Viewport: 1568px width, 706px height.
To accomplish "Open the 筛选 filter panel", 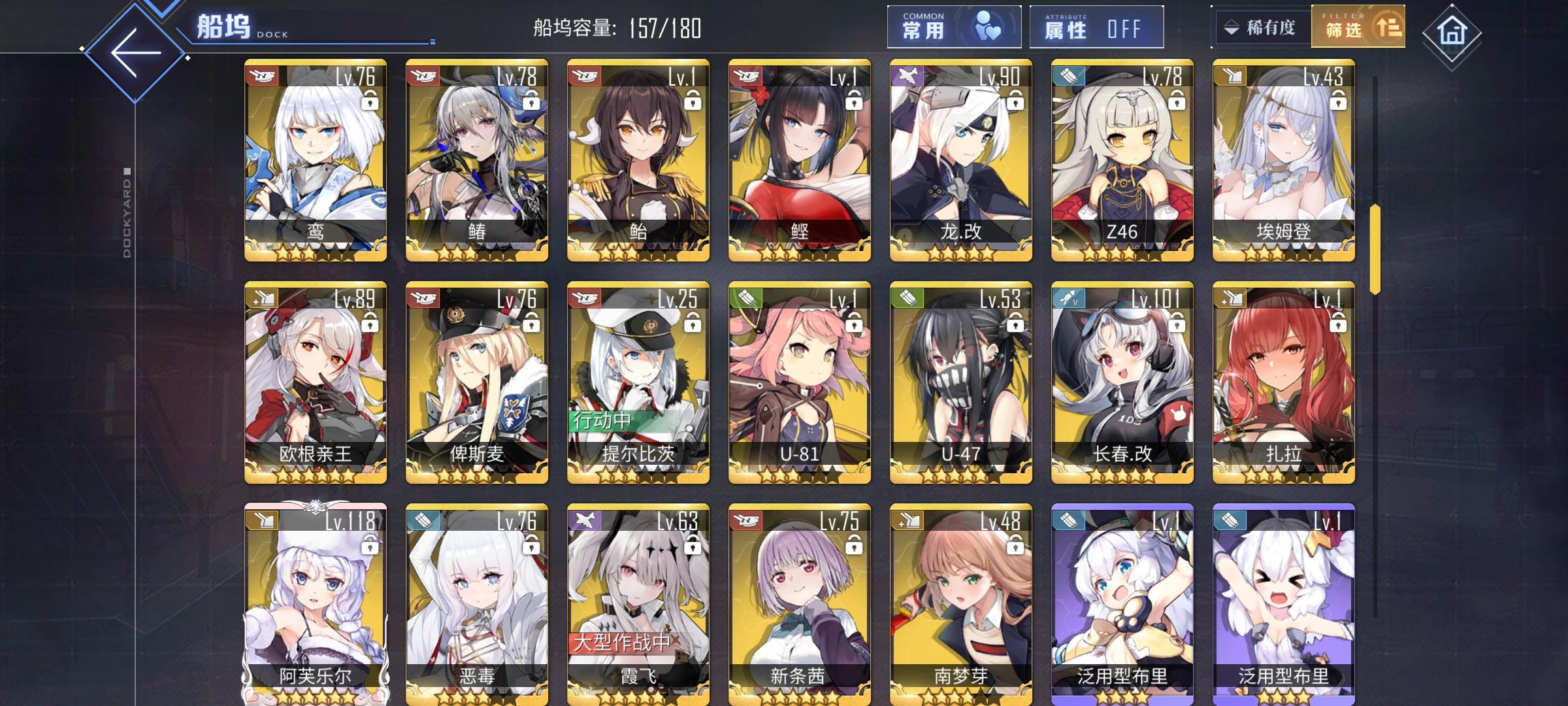I will pos(1358,27).
